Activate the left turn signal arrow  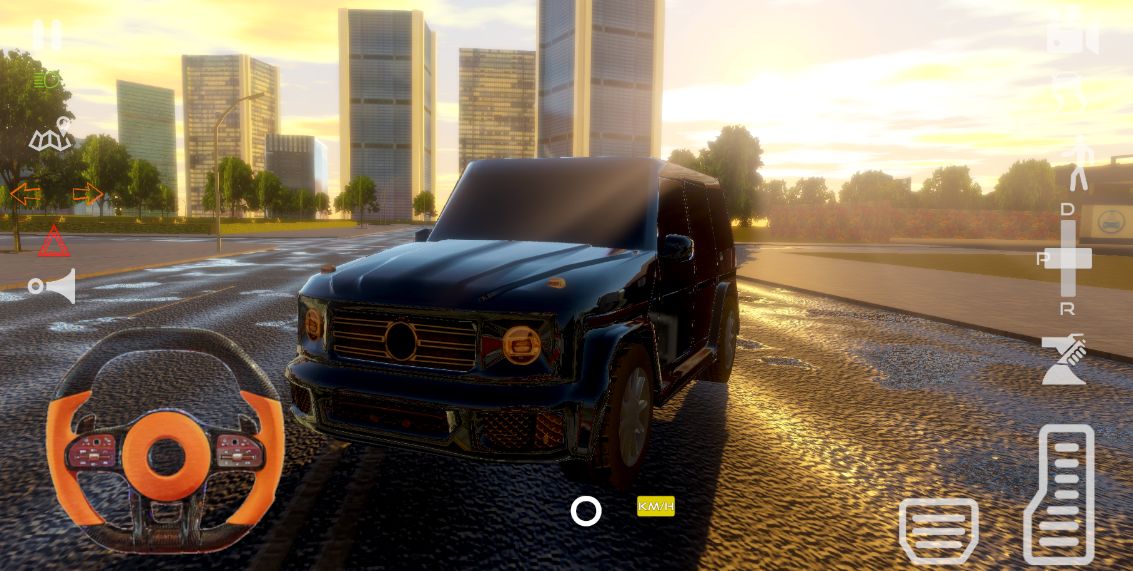coord(25,194)
